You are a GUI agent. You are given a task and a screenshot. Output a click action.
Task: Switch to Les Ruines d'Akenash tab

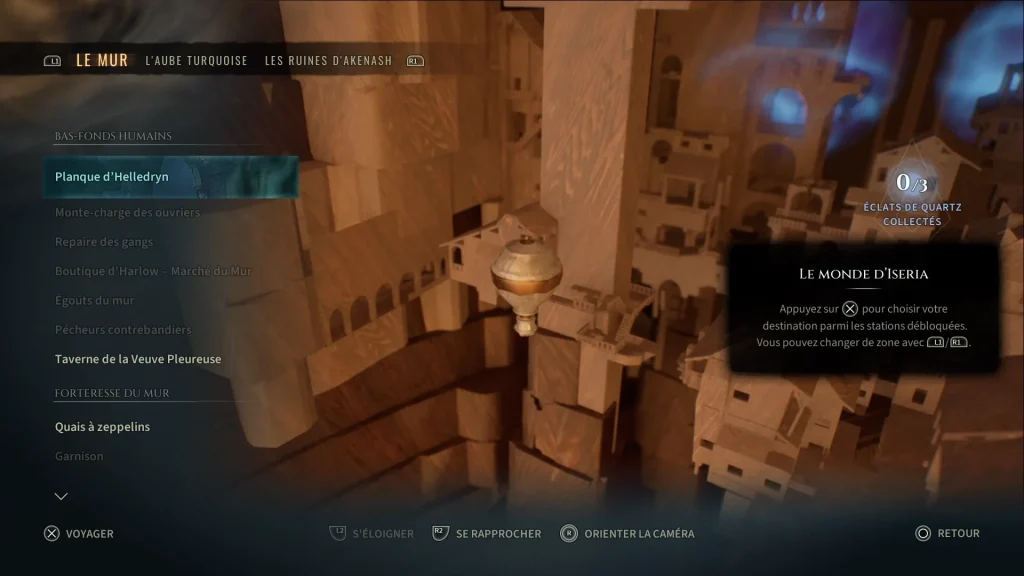point(327,61)
